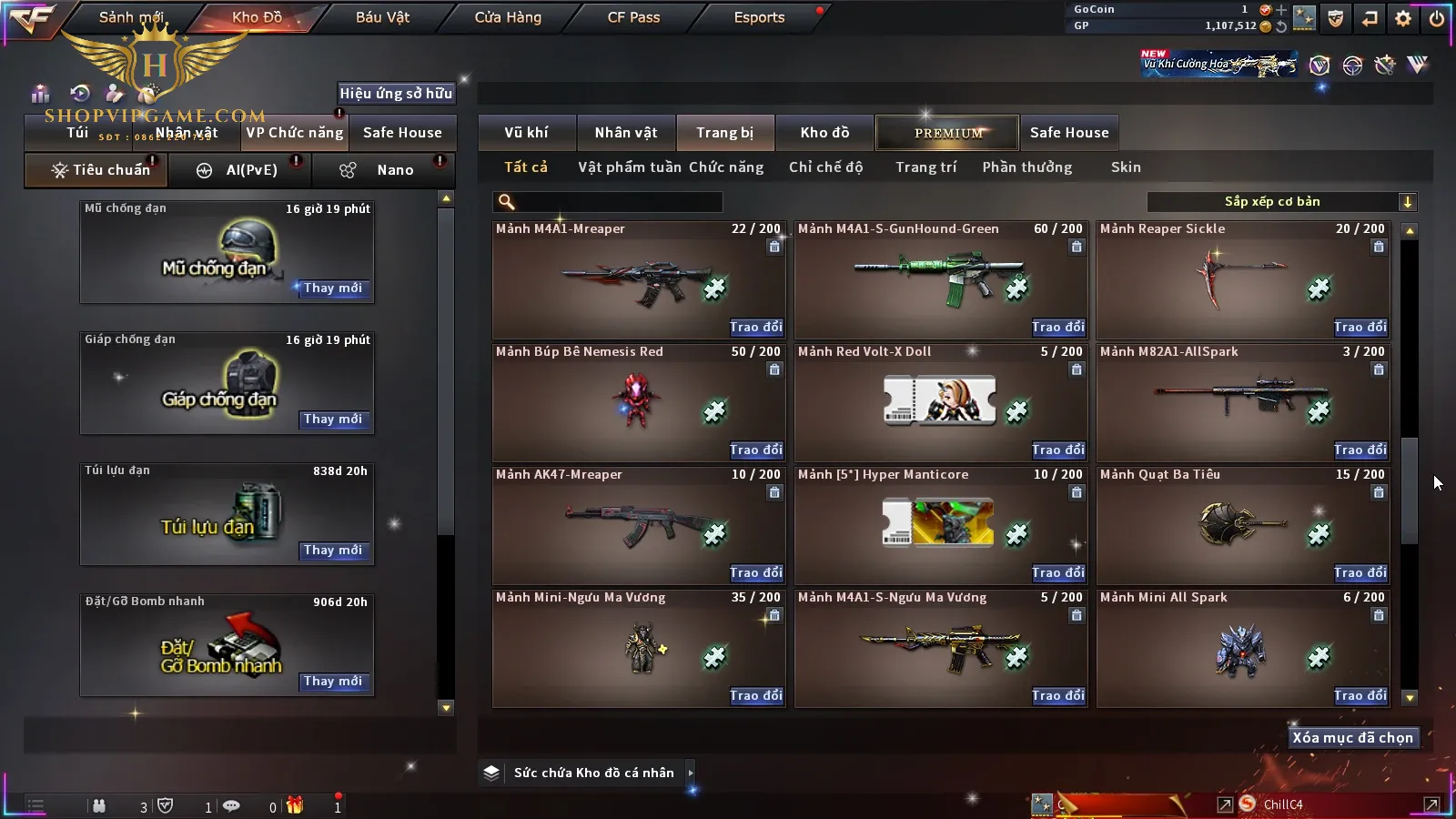Choose the Phần thưởng filter

[1026, 167]
